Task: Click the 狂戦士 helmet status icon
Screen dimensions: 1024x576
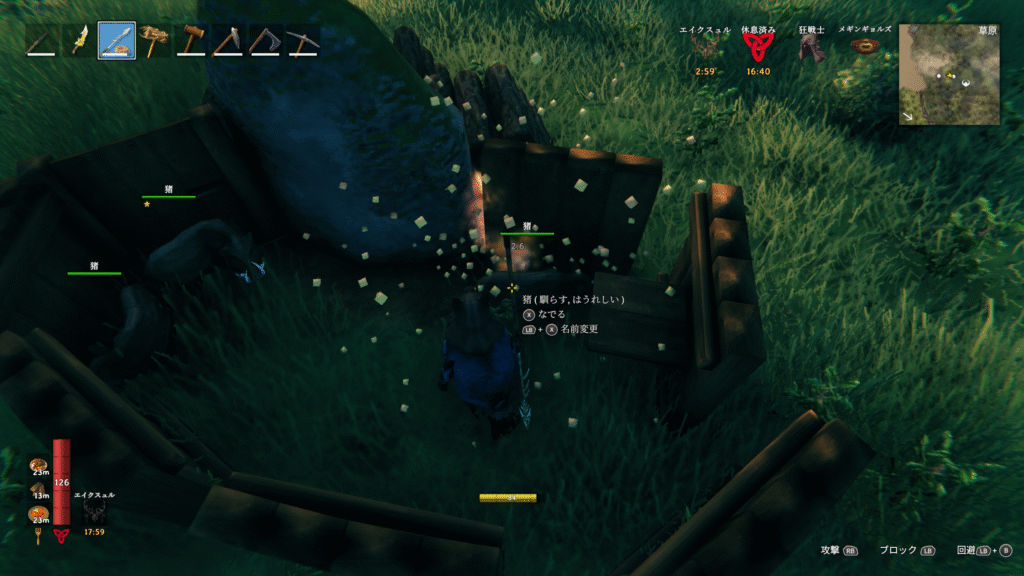Action: [812, 49]
